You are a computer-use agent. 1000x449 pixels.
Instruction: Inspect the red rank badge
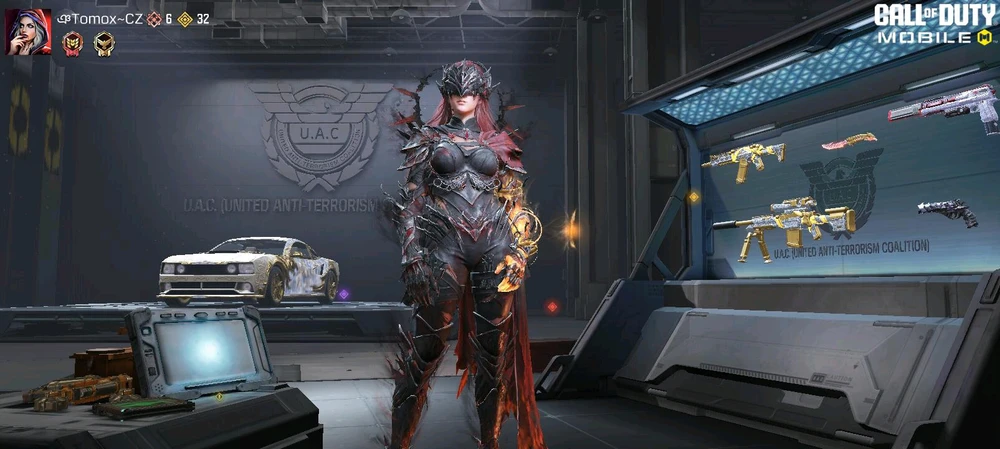pos(72,43)
